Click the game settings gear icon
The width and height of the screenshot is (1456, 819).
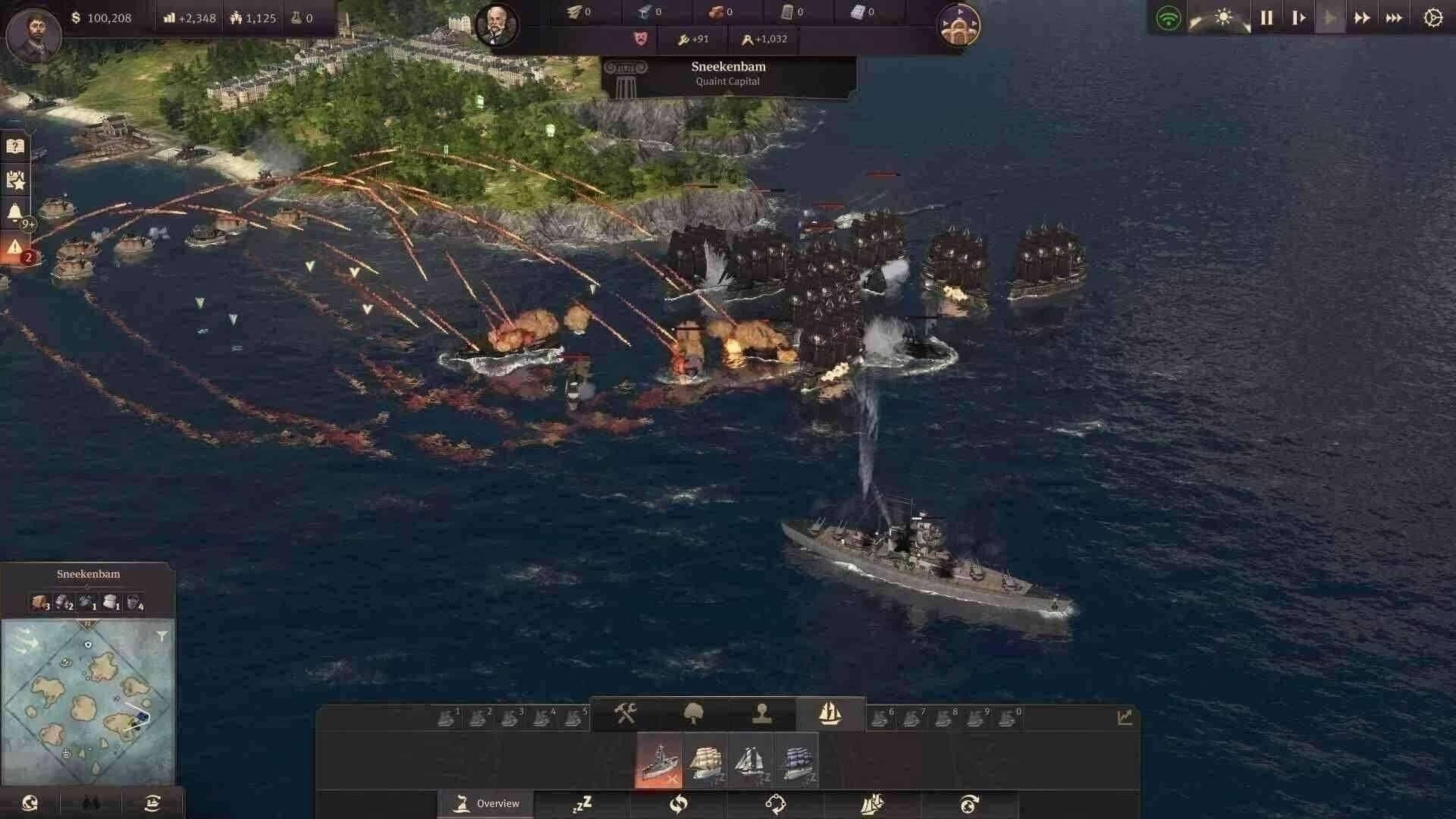[x=1432, y=17]
